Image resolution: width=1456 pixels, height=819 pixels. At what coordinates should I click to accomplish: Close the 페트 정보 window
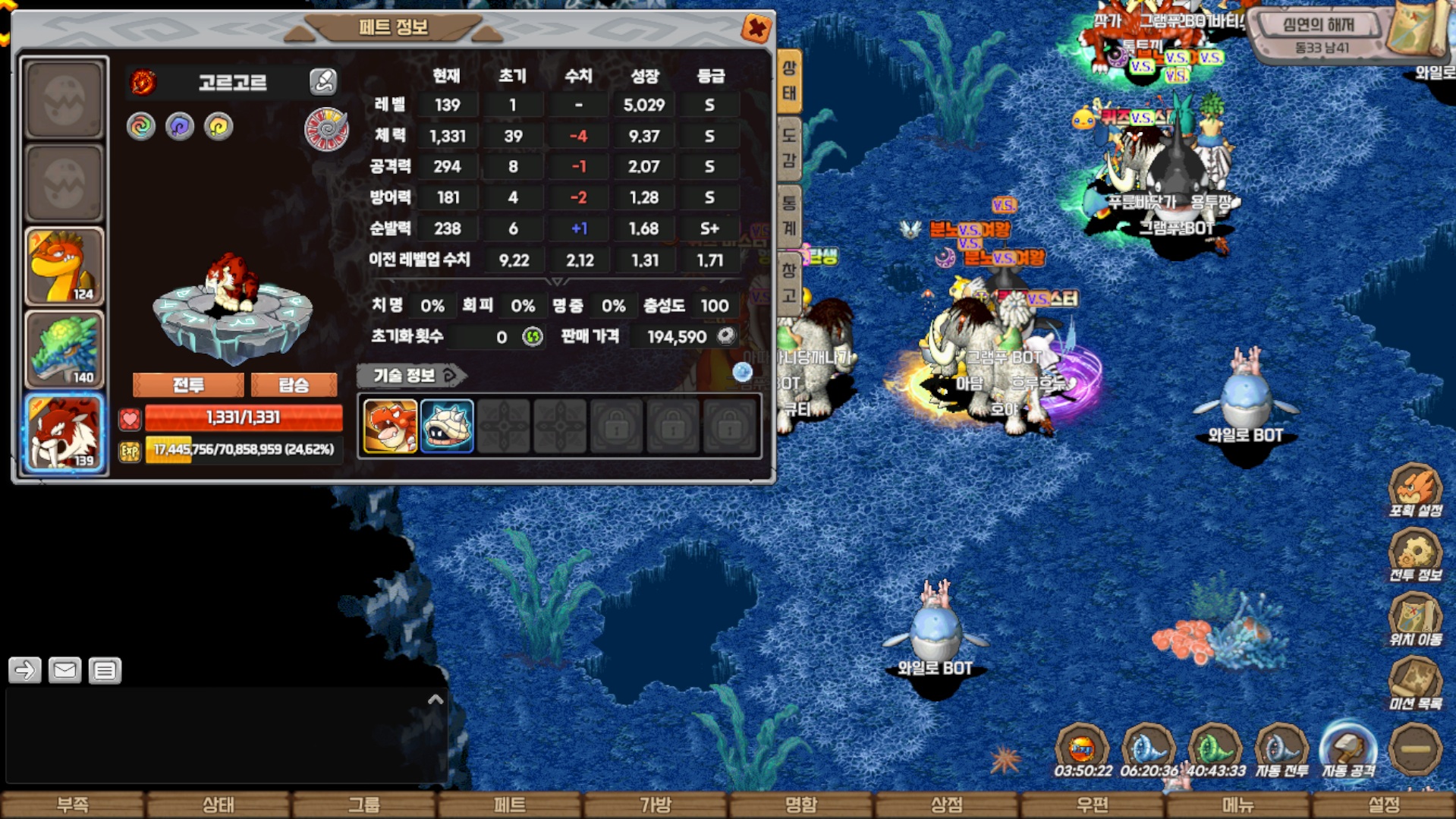point(756,29)
